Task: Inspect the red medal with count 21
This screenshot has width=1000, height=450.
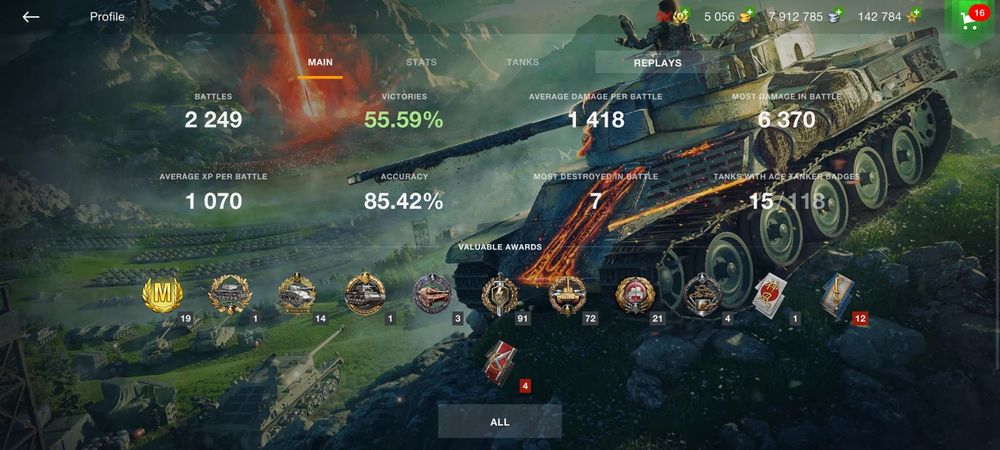Action: [x=635, y=294]
